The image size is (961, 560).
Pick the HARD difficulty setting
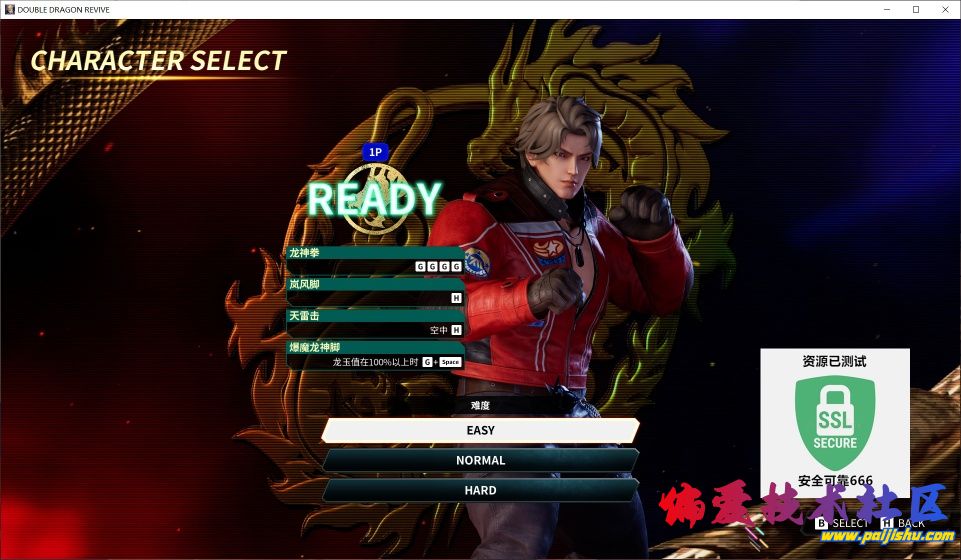pos(480,490)
